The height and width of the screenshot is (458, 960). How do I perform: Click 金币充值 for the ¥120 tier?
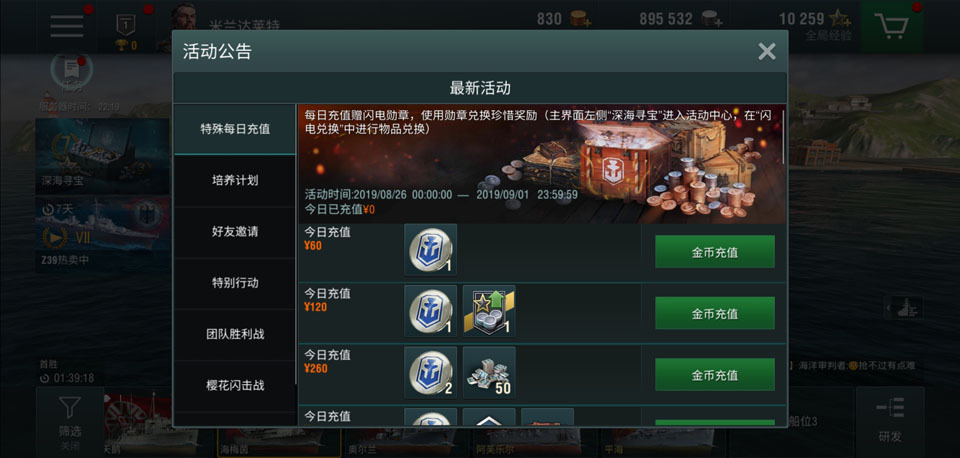tap(714, 313)
